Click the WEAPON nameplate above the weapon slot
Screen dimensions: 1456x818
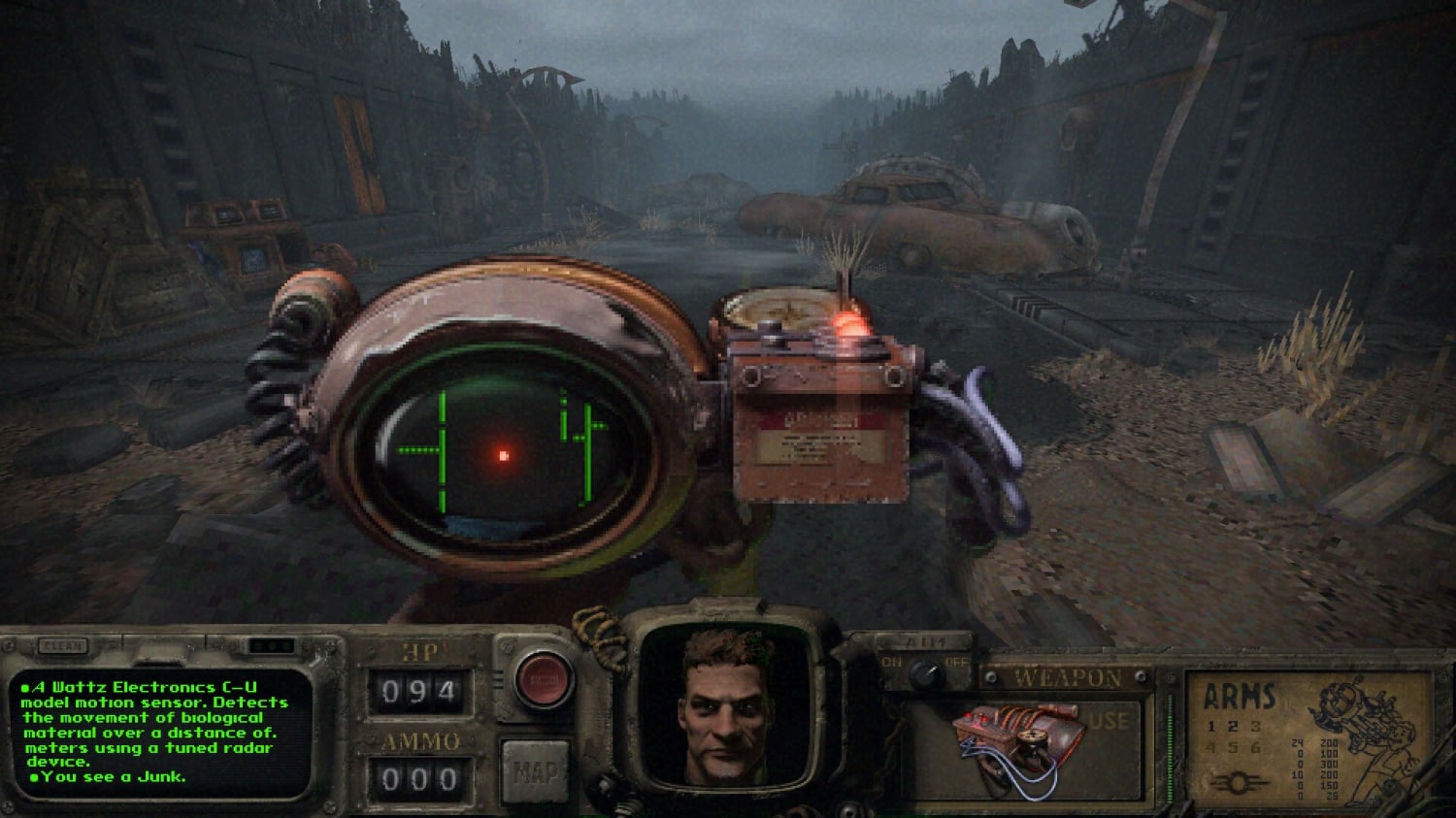click(x=1066, y=677)
